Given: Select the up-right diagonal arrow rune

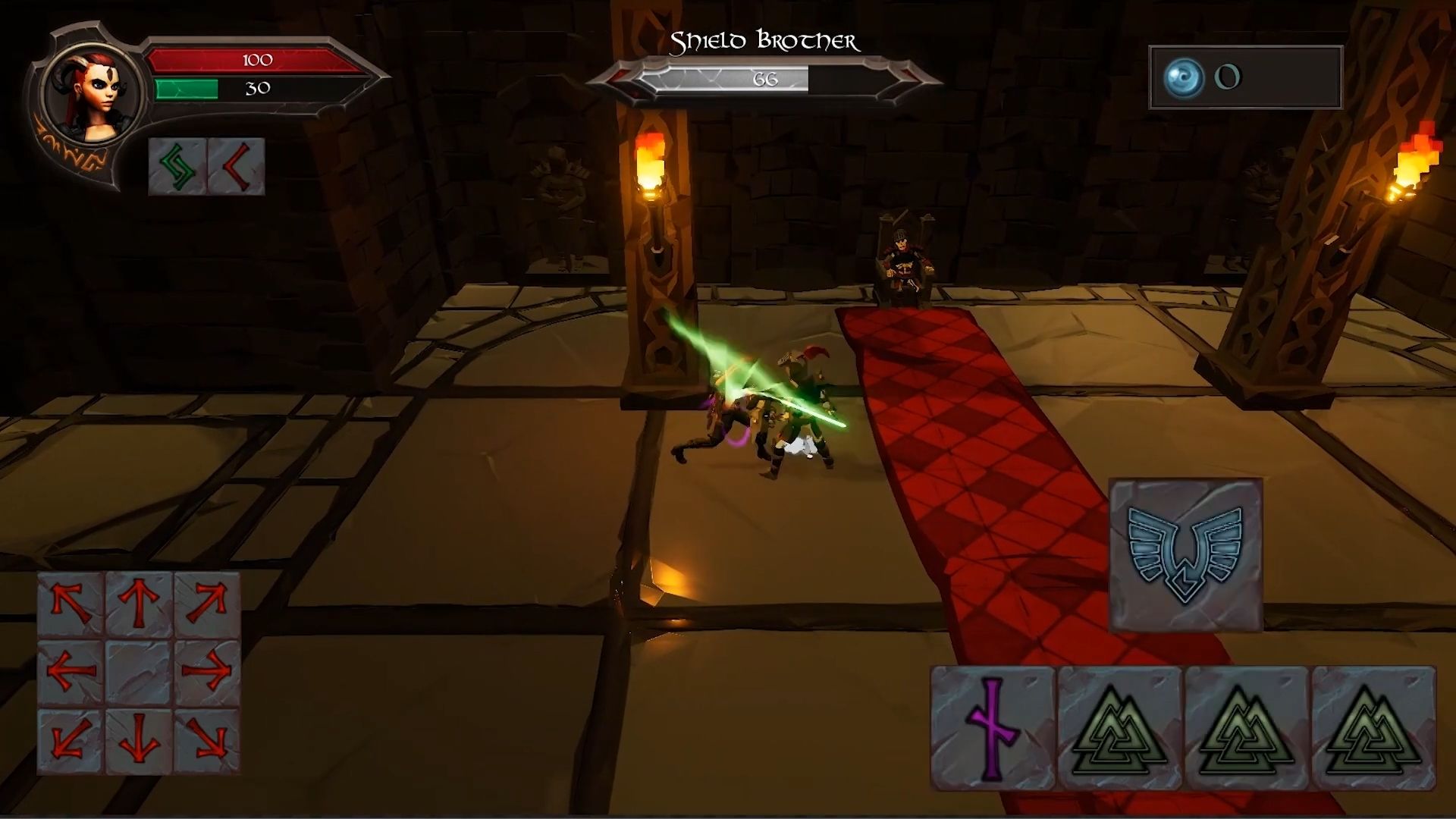Looking at the screenshot, I should click(206, 604).
